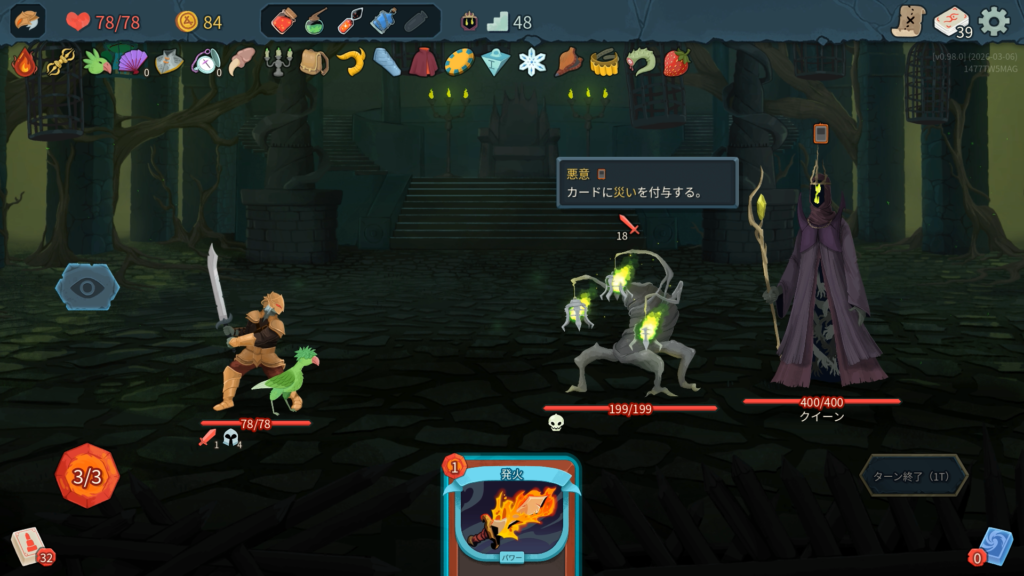Inspect the purple fan relic
The height and width of the screenshot is (576, 1024).
[x=132, y=63]
